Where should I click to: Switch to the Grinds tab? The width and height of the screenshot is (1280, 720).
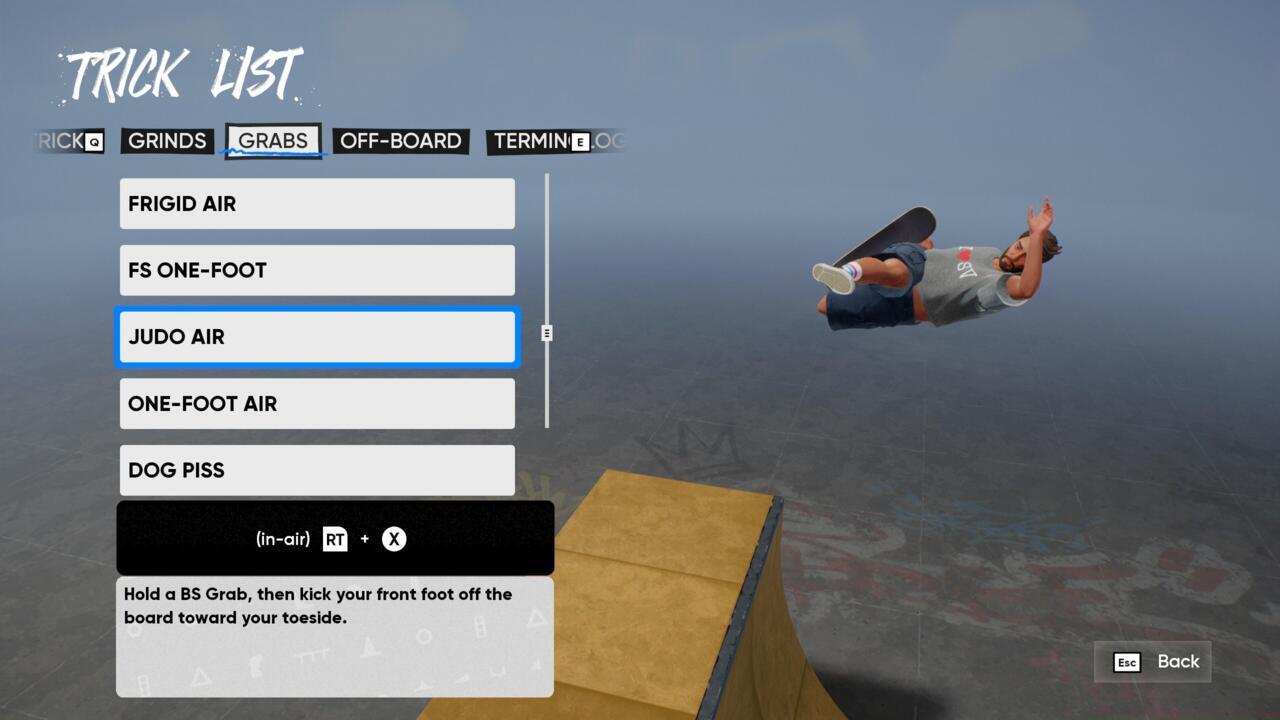coord(167,141)
